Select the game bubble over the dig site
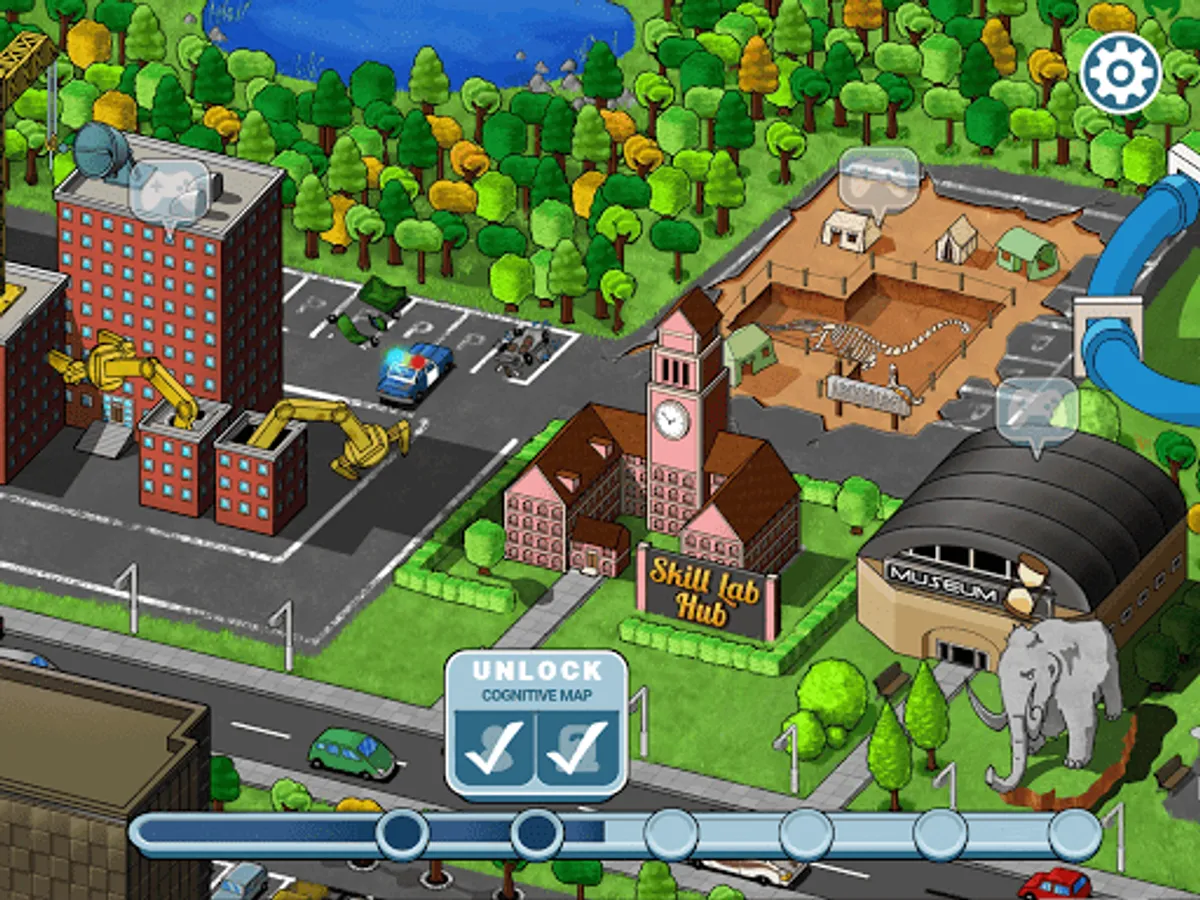The image size is (1200, 900). 879,179
